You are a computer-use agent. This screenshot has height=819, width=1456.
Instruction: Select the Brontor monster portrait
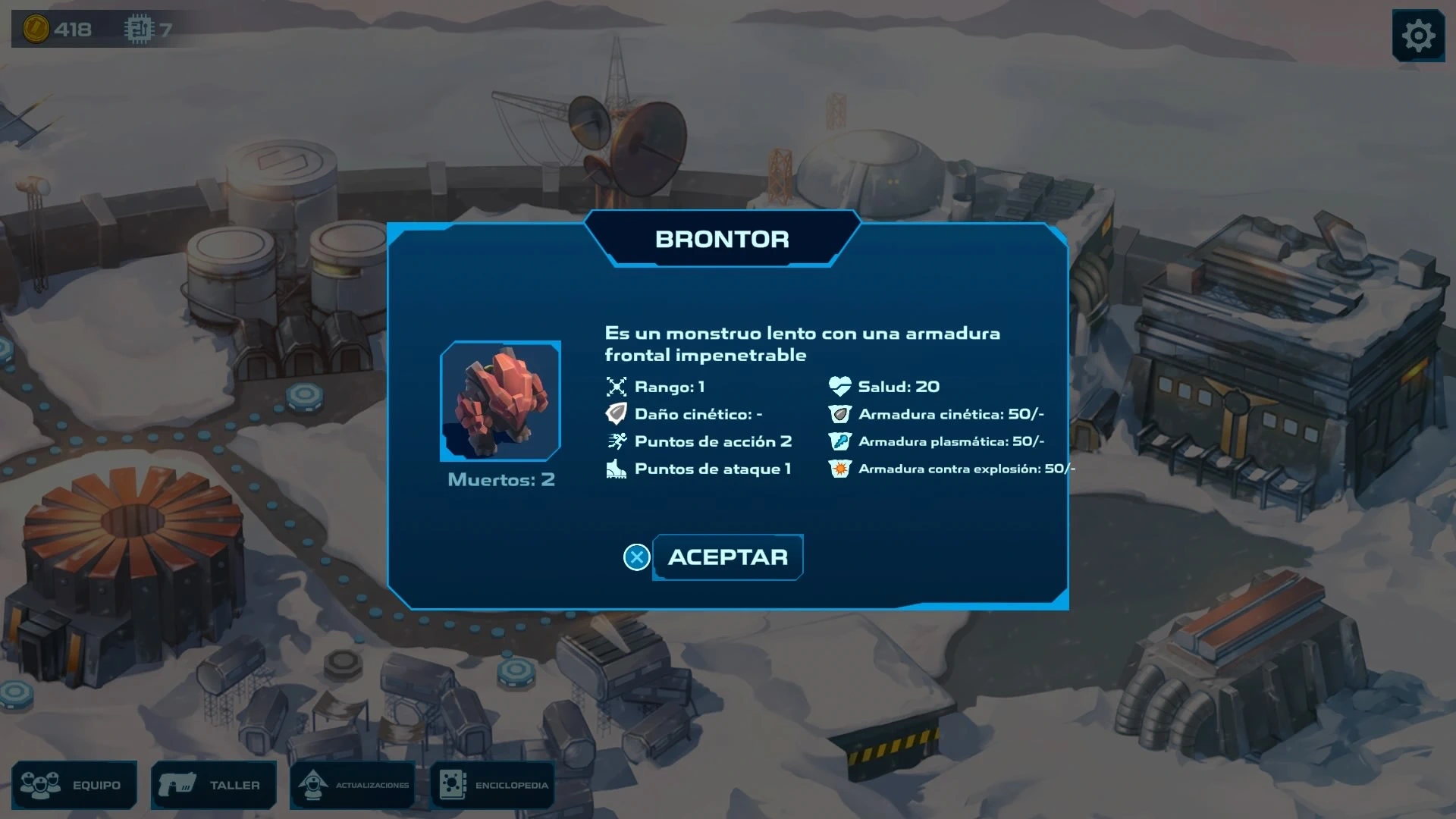500,401
